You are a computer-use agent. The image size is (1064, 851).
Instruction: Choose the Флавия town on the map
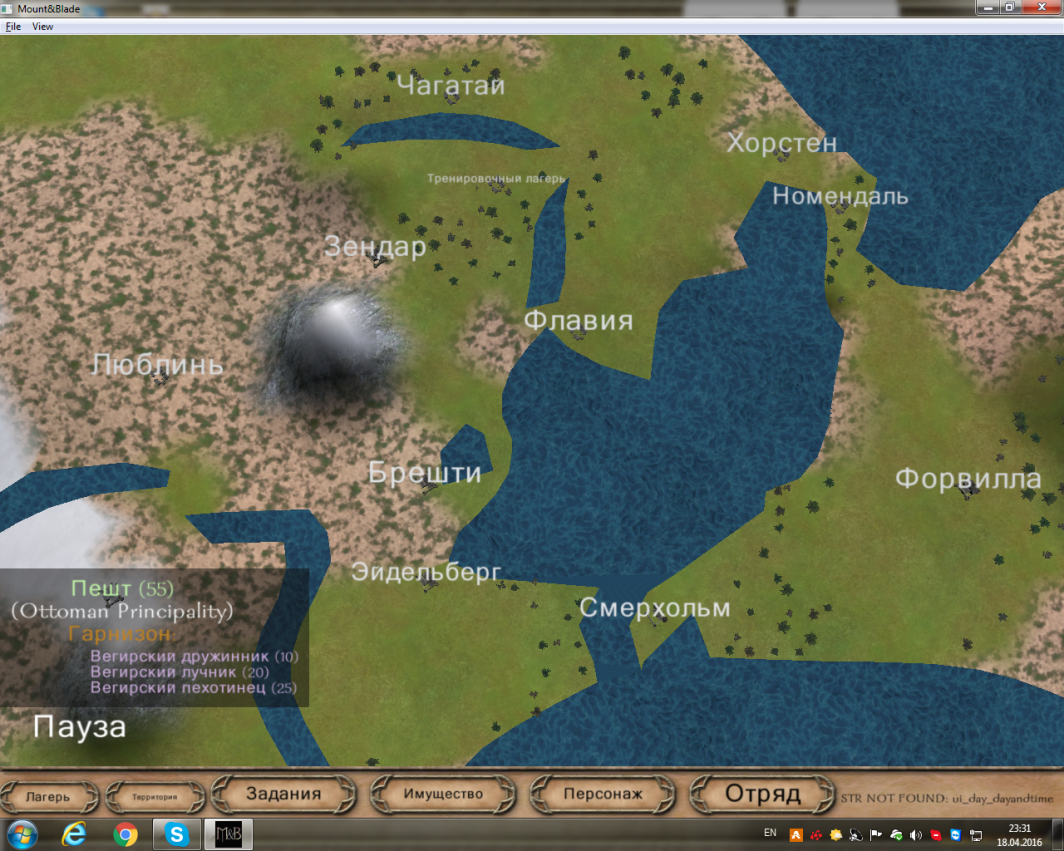pyautogui.click(x=579, y=321)
